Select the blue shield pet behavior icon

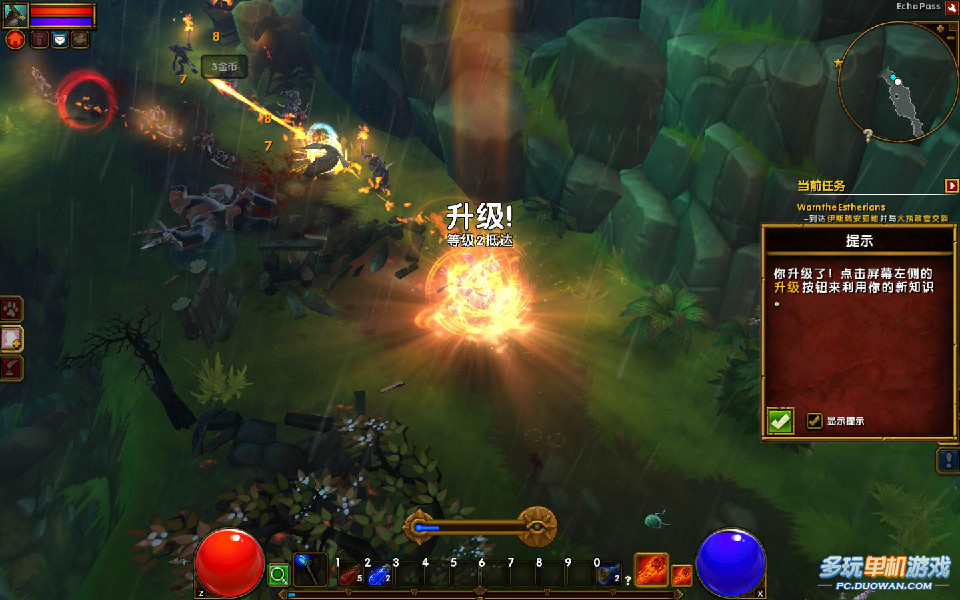[x=60, y=39]
